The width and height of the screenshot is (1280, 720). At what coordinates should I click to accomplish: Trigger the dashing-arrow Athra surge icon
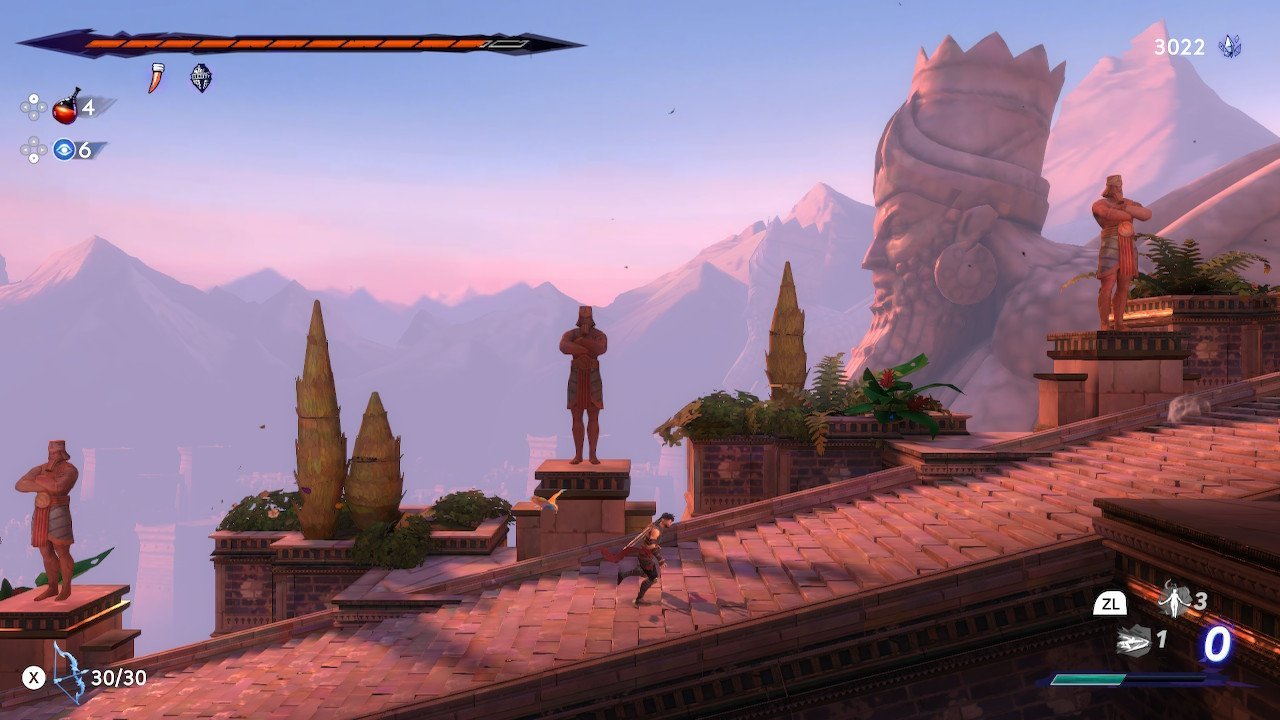(x=1133, y=639)
